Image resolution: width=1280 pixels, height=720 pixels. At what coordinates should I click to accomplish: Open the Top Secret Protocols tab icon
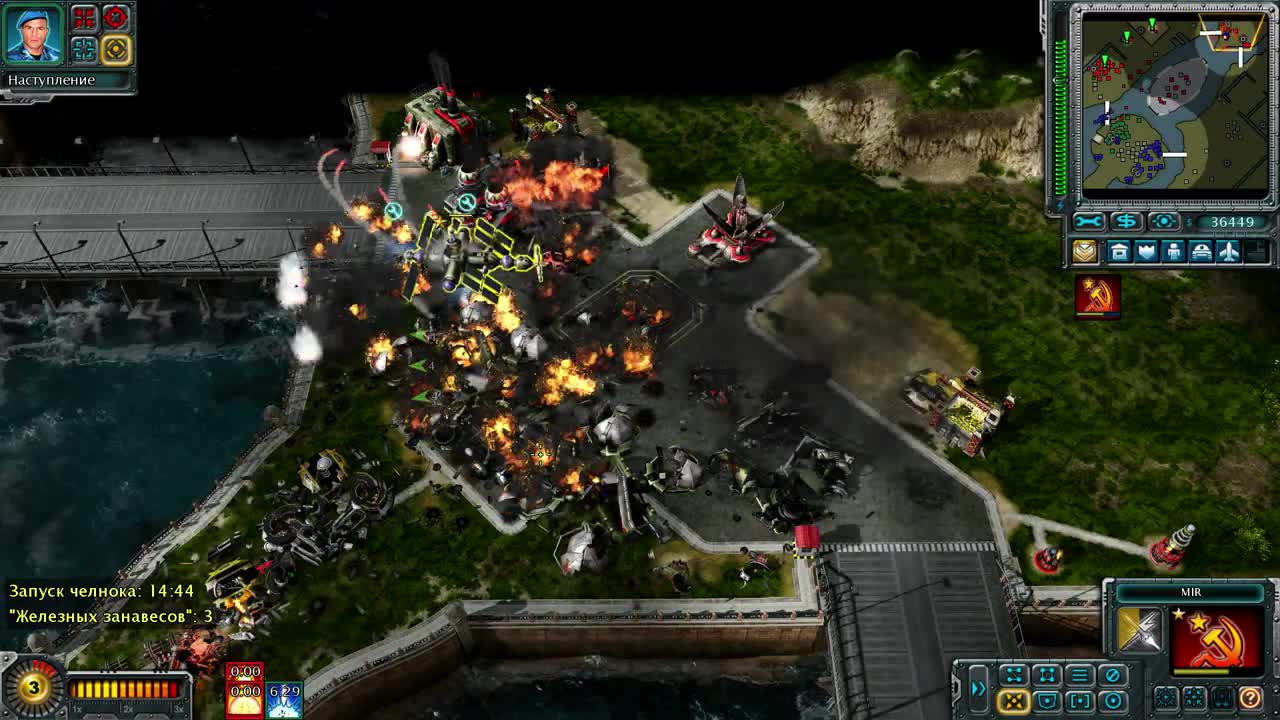point(1085,250)
